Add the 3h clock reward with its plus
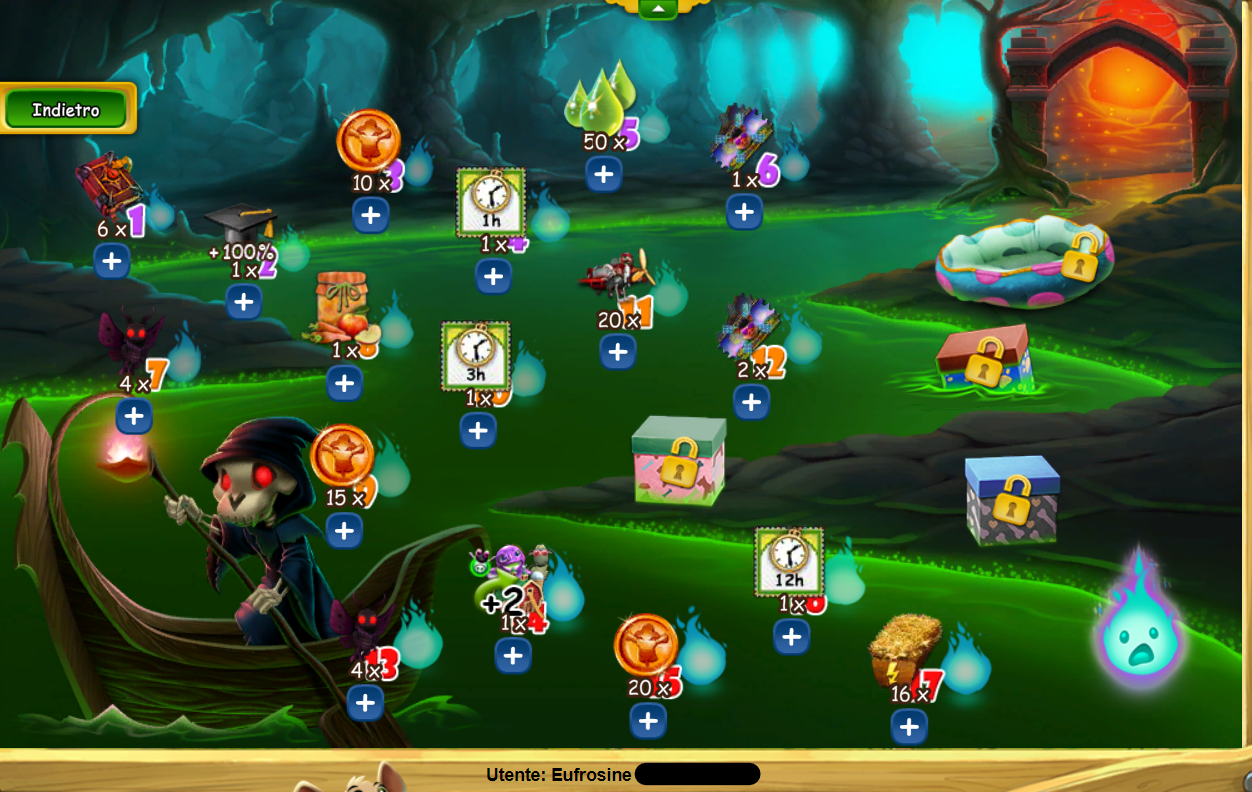This screenshot has height=792, width=1252. pyautogui.click(x=478, y=430)
